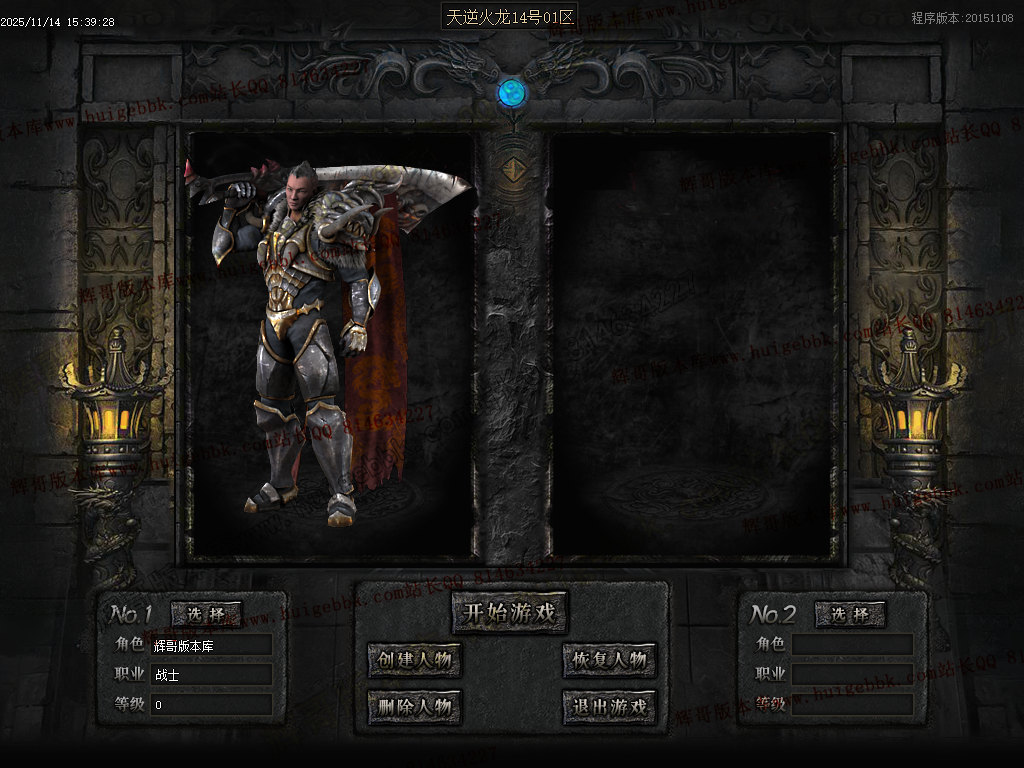Exit via the 退出游戏 button

609,707
